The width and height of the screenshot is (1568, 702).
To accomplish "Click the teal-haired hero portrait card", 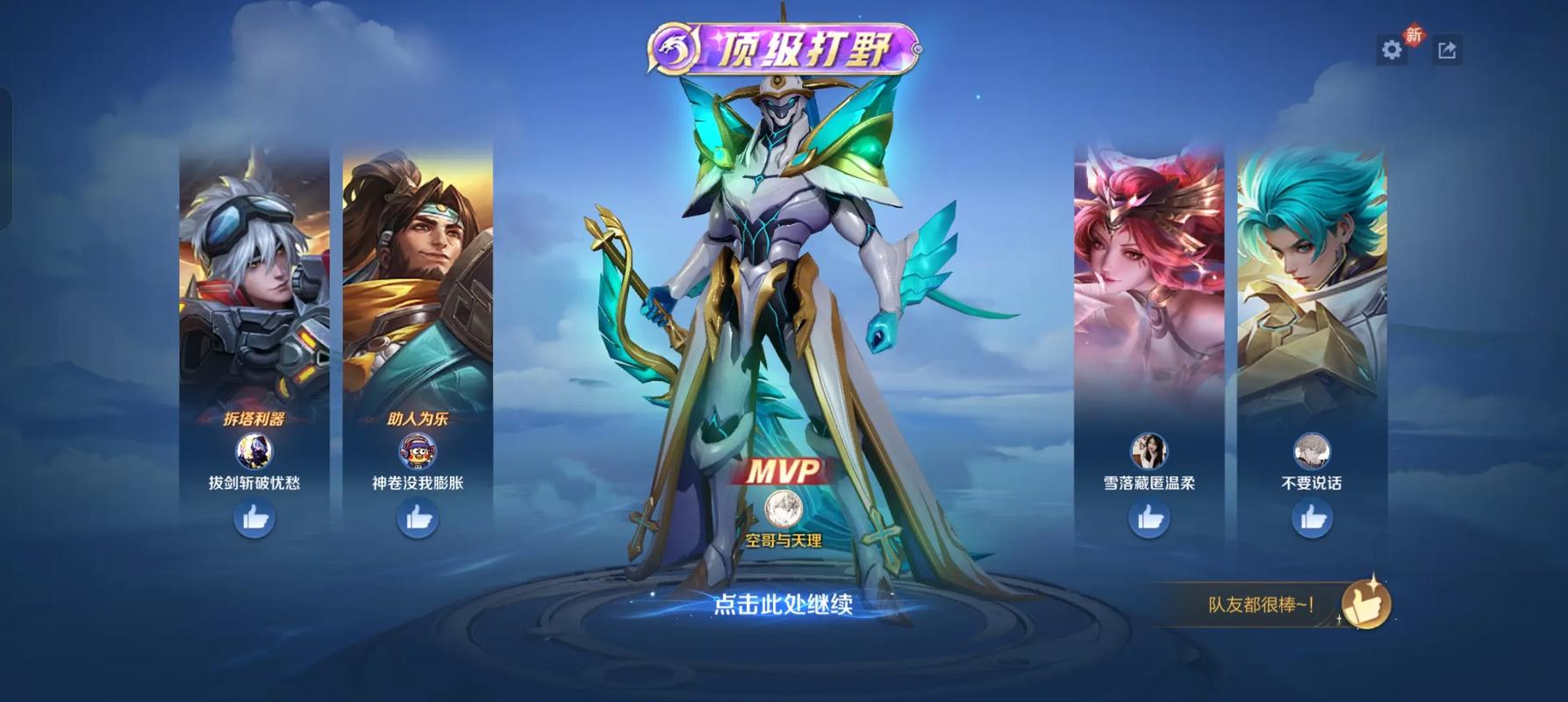I will click(x=1314, y=263).
